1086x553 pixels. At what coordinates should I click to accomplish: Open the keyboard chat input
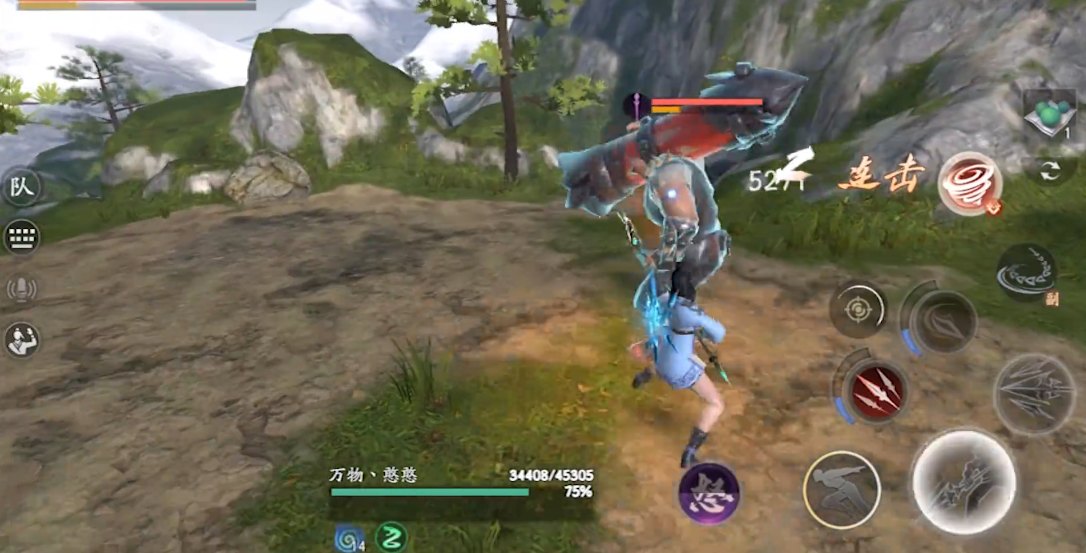click(21, 238)
